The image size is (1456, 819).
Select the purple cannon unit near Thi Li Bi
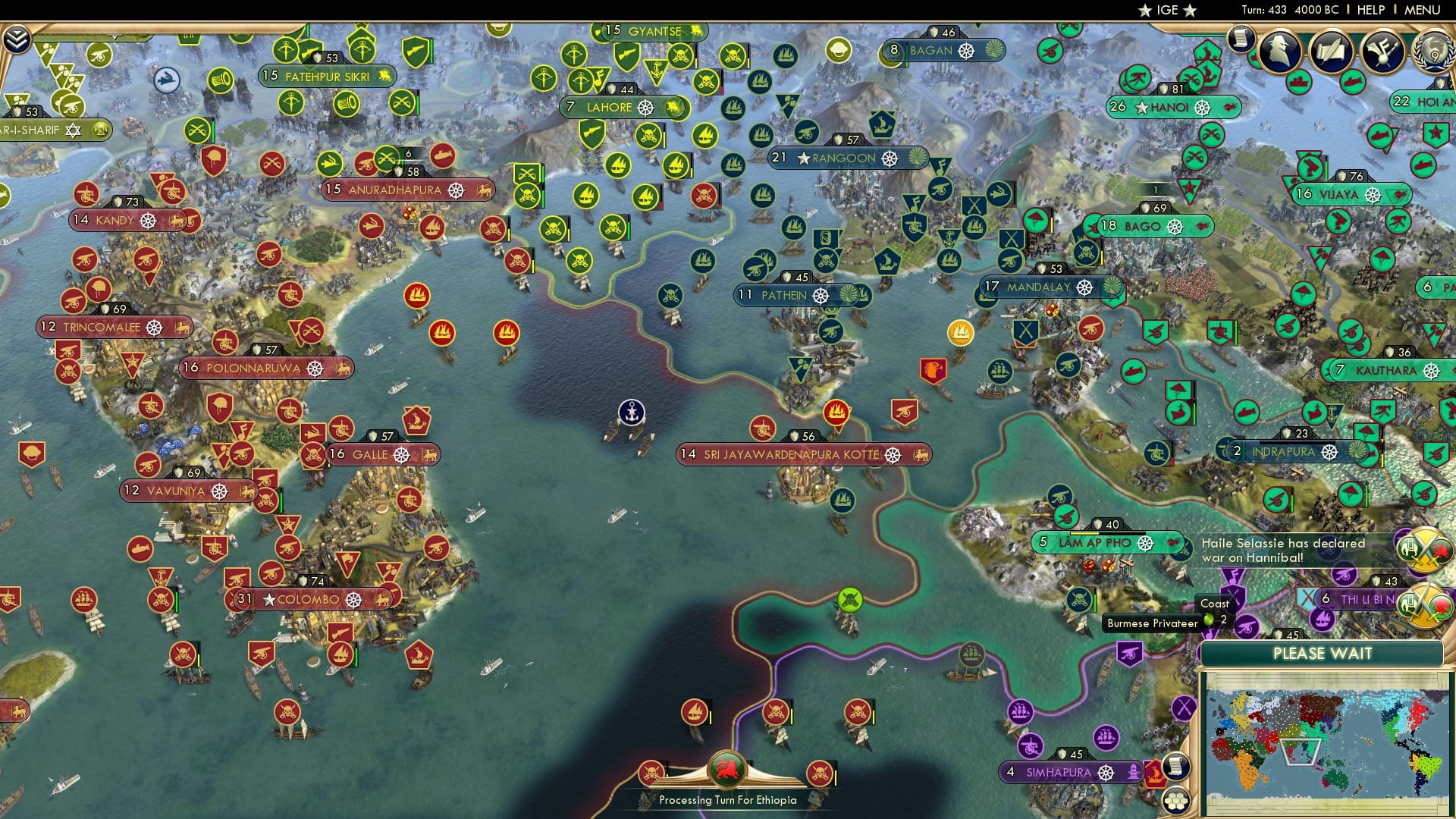(x=1343, y=576)
